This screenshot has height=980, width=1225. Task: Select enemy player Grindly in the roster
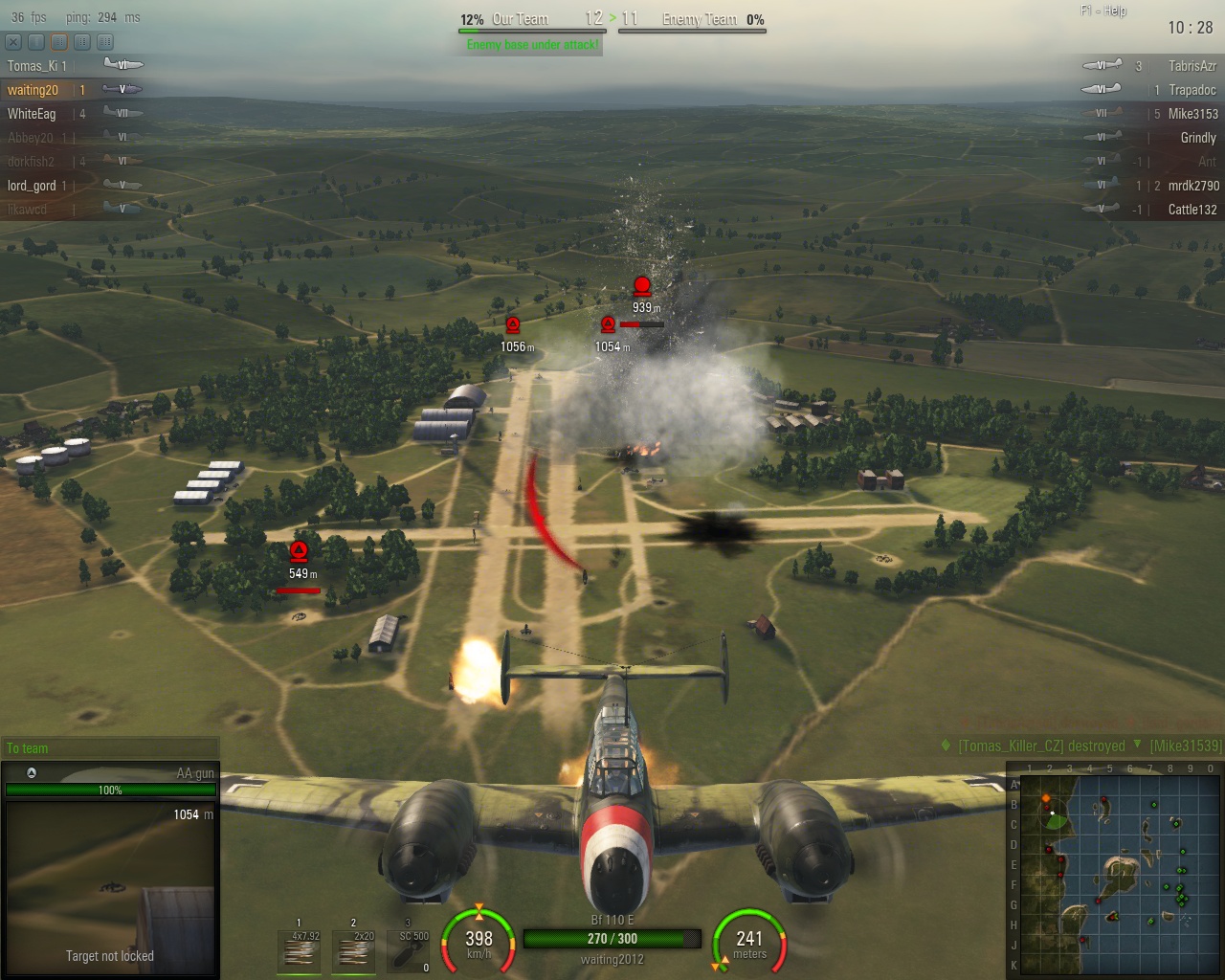1197,138
